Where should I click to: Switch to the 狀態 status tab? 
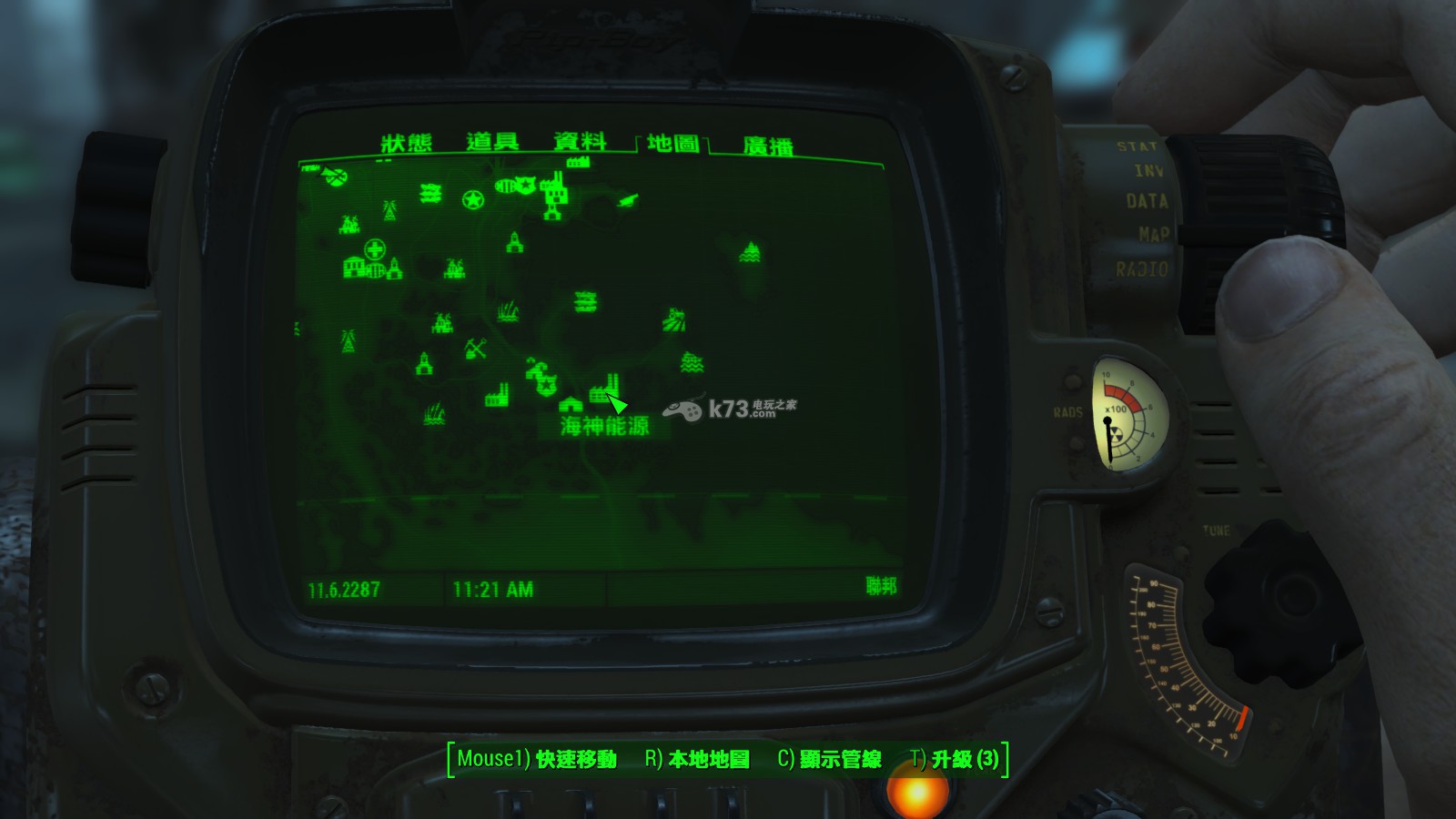(406, 144)
